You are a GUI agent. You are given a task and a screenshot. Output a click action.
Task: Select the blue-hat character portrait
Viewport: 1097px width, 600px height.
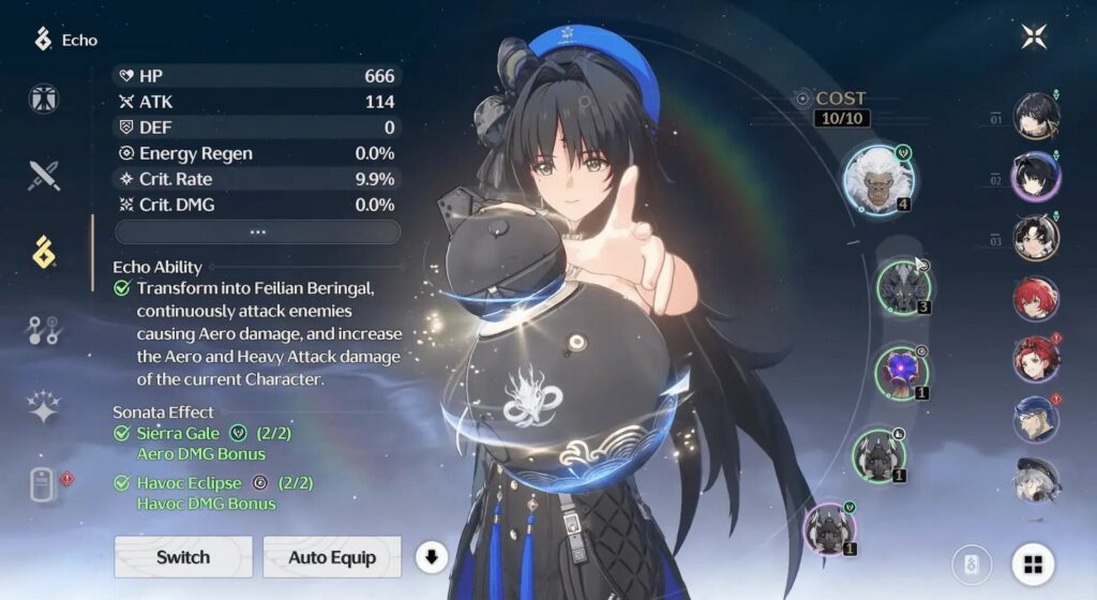[x=1036, y=419]
